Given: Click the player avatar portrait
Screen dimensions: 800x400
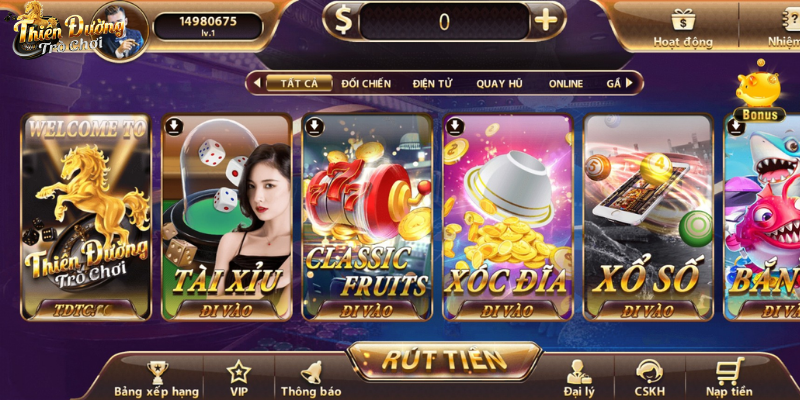Looking at the screenshot, I should click(126, 27).
